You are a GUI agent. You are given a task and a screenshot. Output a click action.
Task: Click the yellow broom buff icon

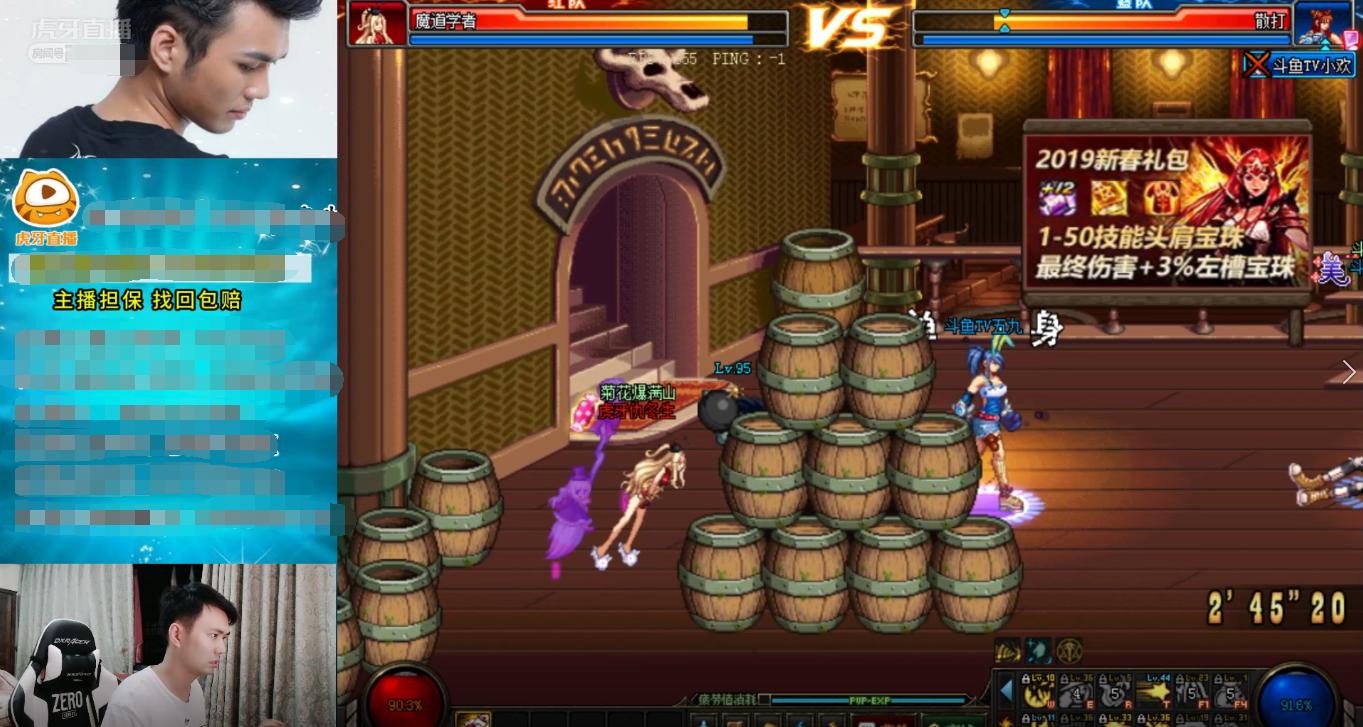click(x=1008, y=651)
